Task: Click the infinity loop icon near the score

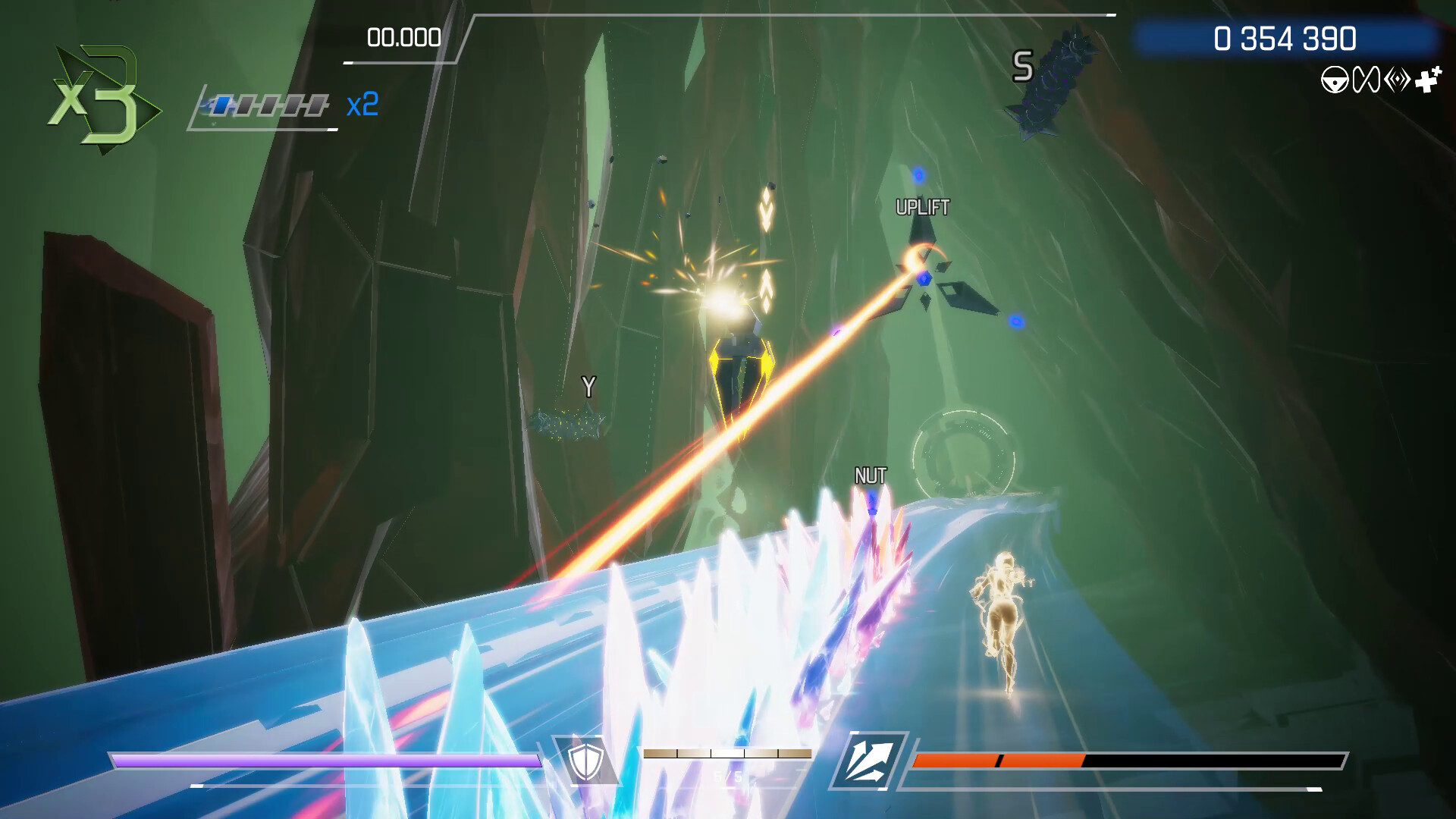Action: click(x=1366, y=79)
